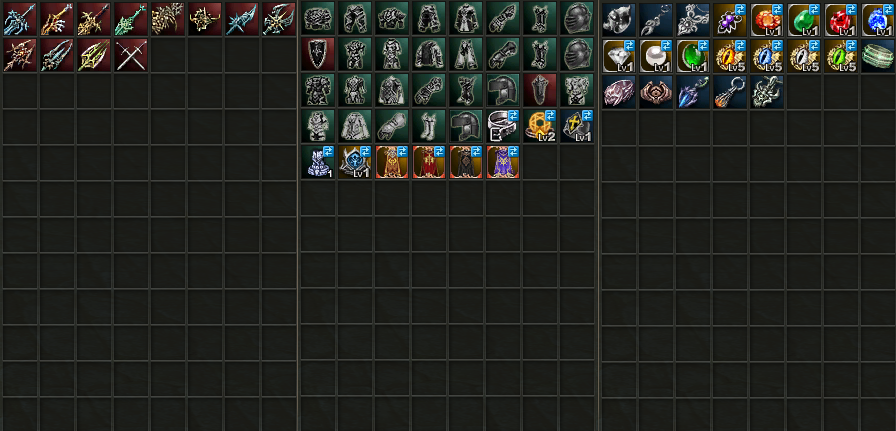Click the red cape item
Viewport: 896px width, 431px height.
coord(429,162)
